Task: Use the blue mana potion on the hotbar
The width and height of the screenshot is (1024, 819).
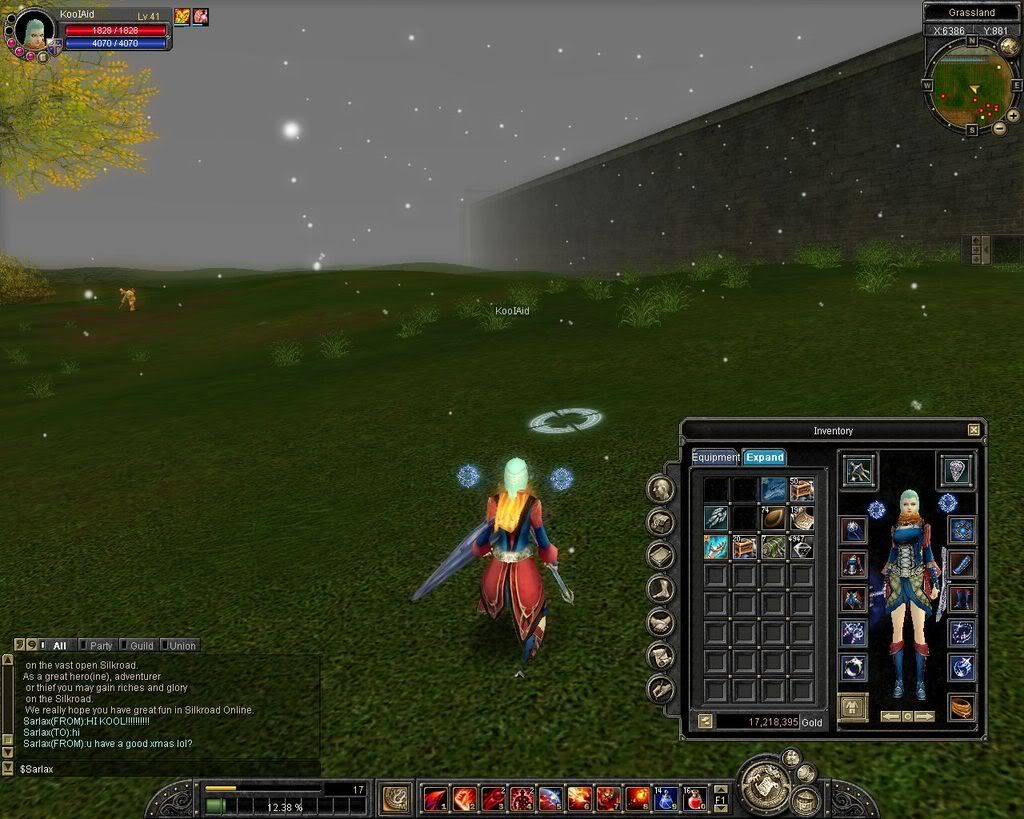Action: pyautogui.click(x=666, y=798)
